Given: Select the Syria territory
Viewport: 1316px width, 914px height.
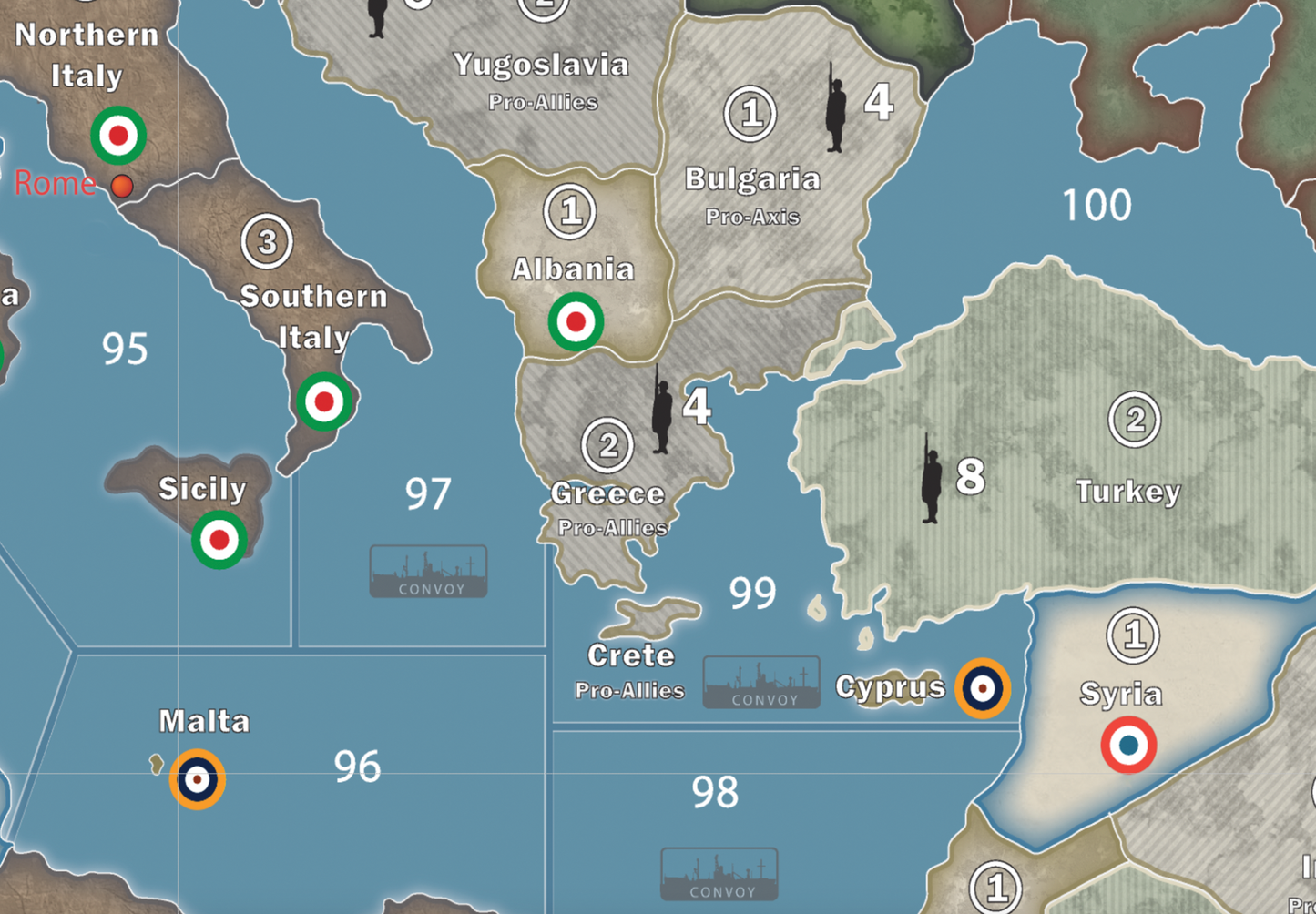Looking at the screenshot, I should pyautogui.click(x=1120, y=694).
